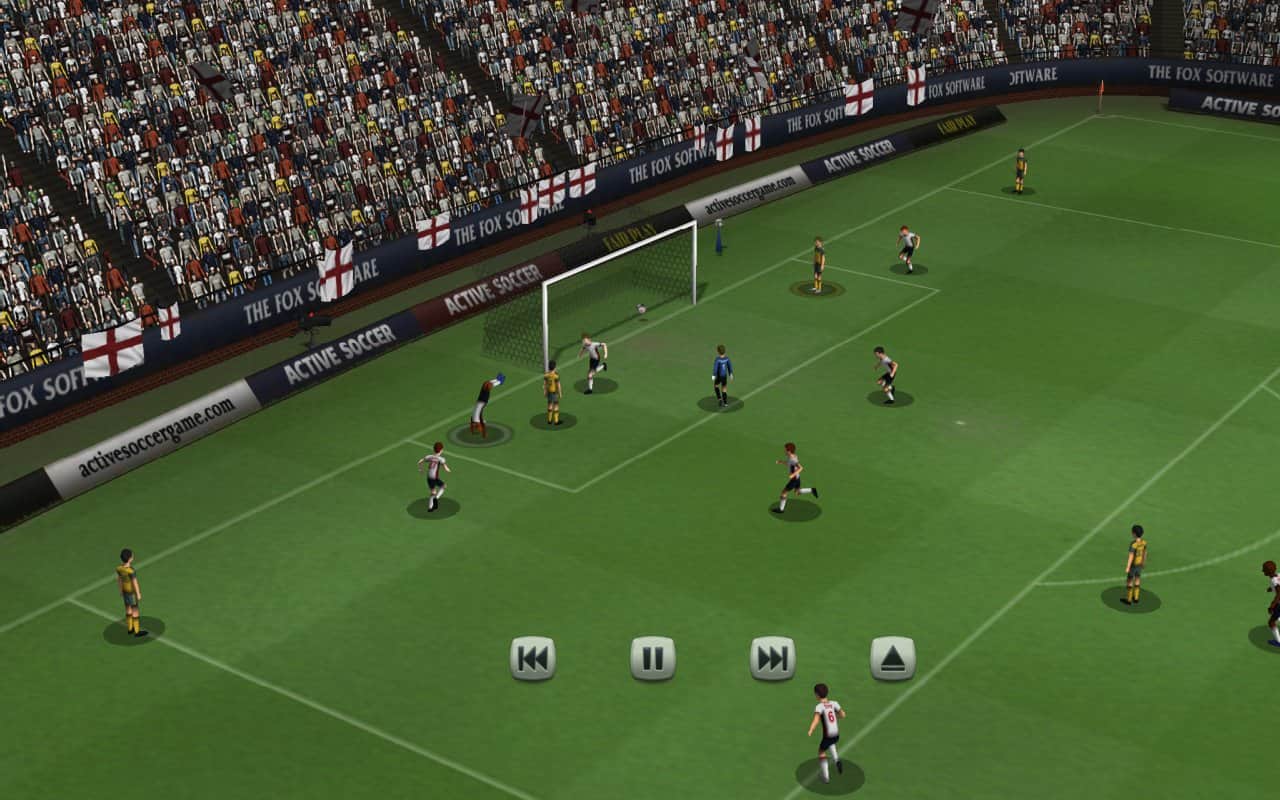Click the ball inside the goal
The image size is (1280, 800).
(x=640, y=310)
